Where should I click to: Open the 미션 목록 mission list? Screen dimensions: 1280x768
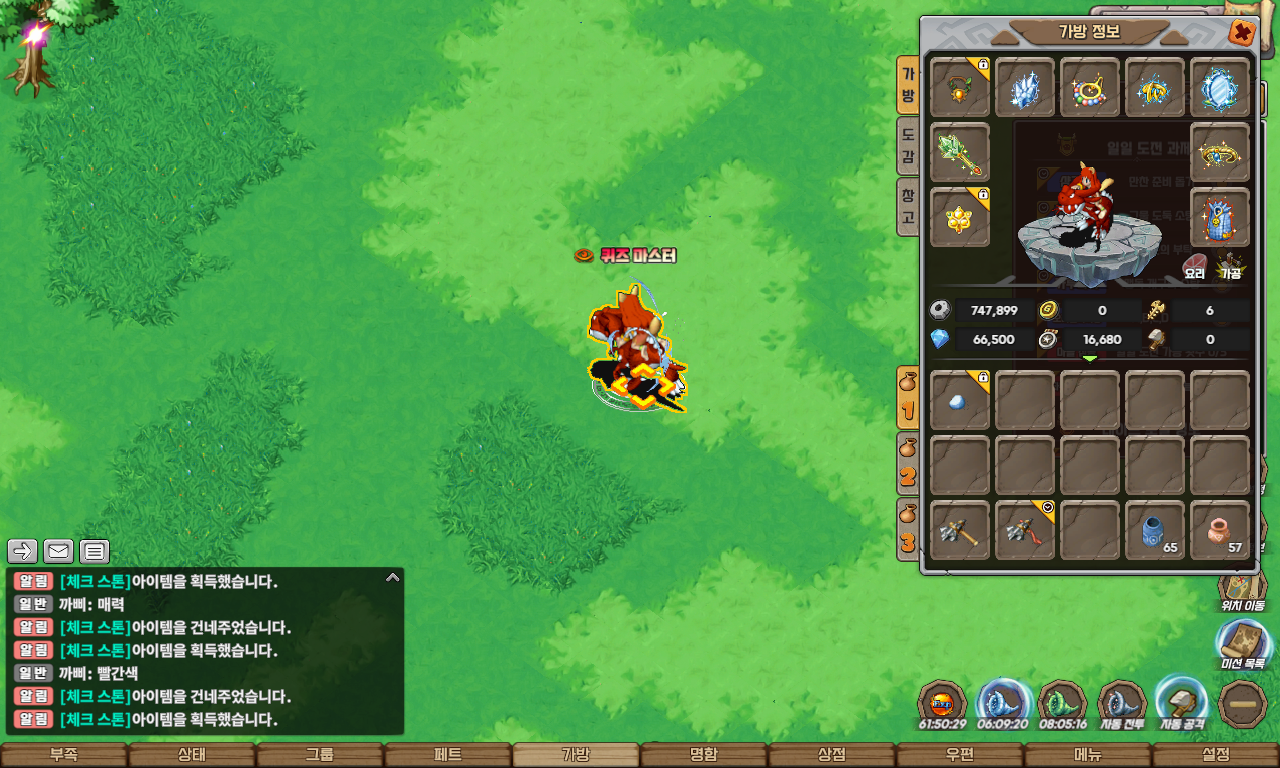[1242, 643]
